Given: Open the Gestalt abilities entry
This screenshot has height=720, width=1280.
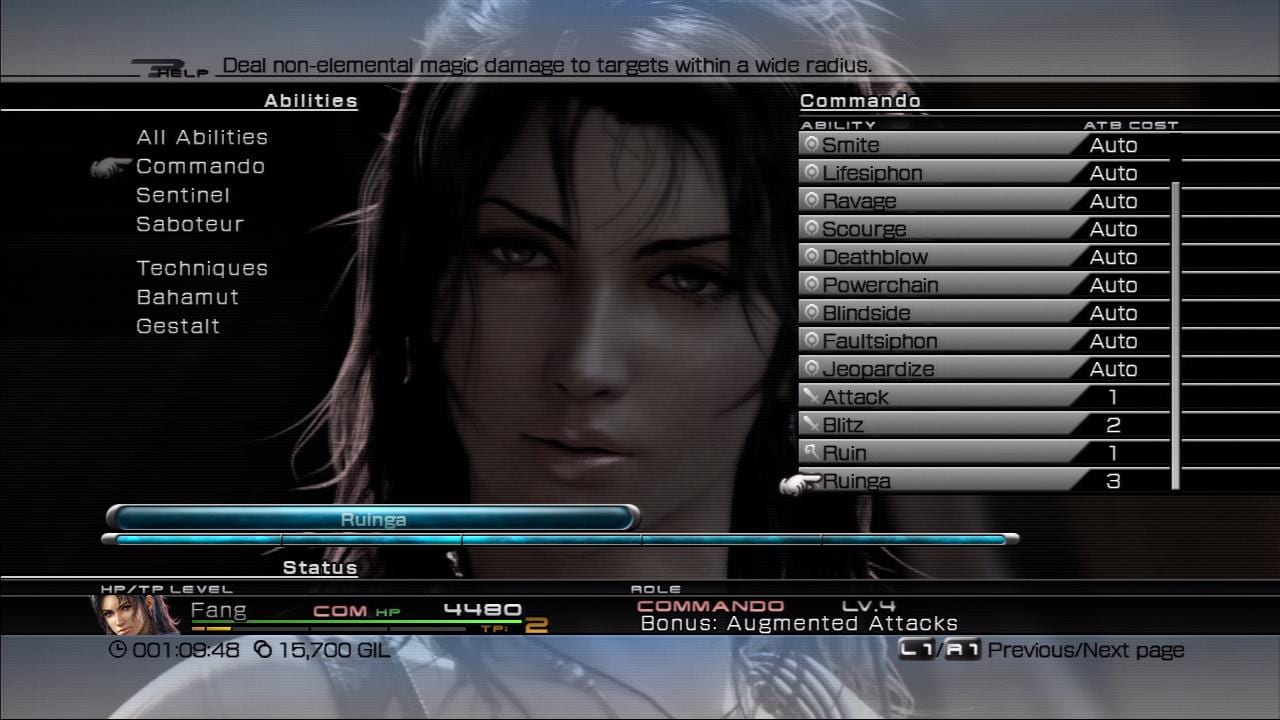Looking at the screenshot, I should click(x=178, y=326).
